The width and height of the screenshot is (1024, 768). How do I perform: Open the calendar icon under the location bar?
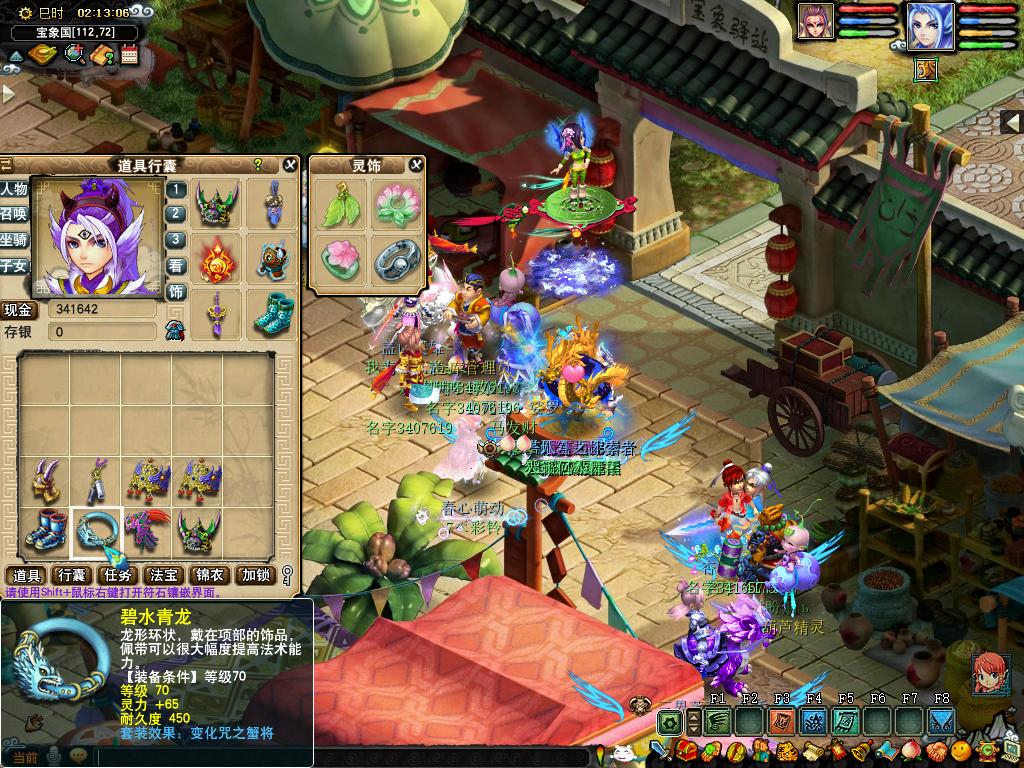tap(129, 54)
